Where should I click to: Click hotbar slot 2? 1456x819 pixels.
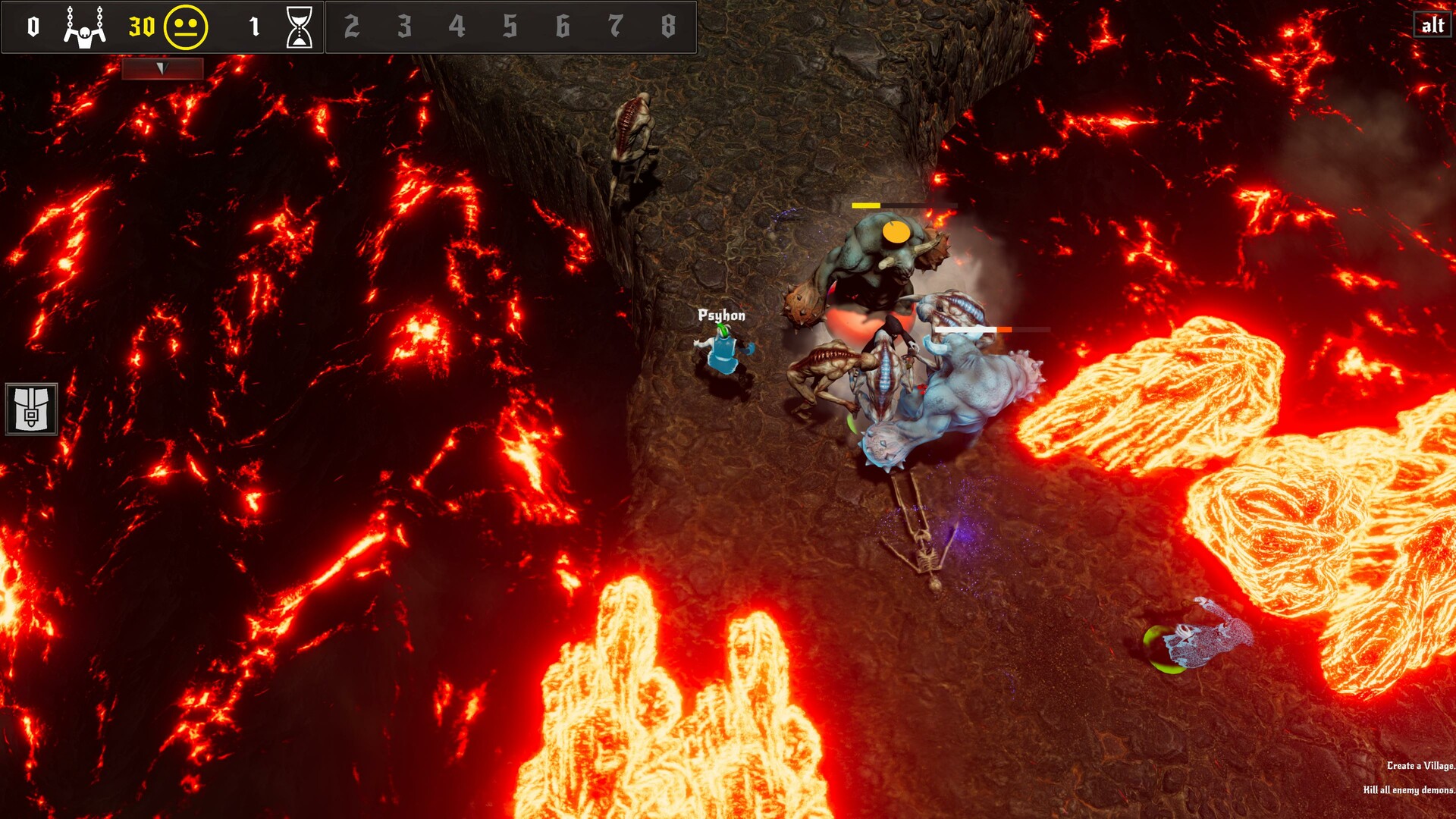352,24
